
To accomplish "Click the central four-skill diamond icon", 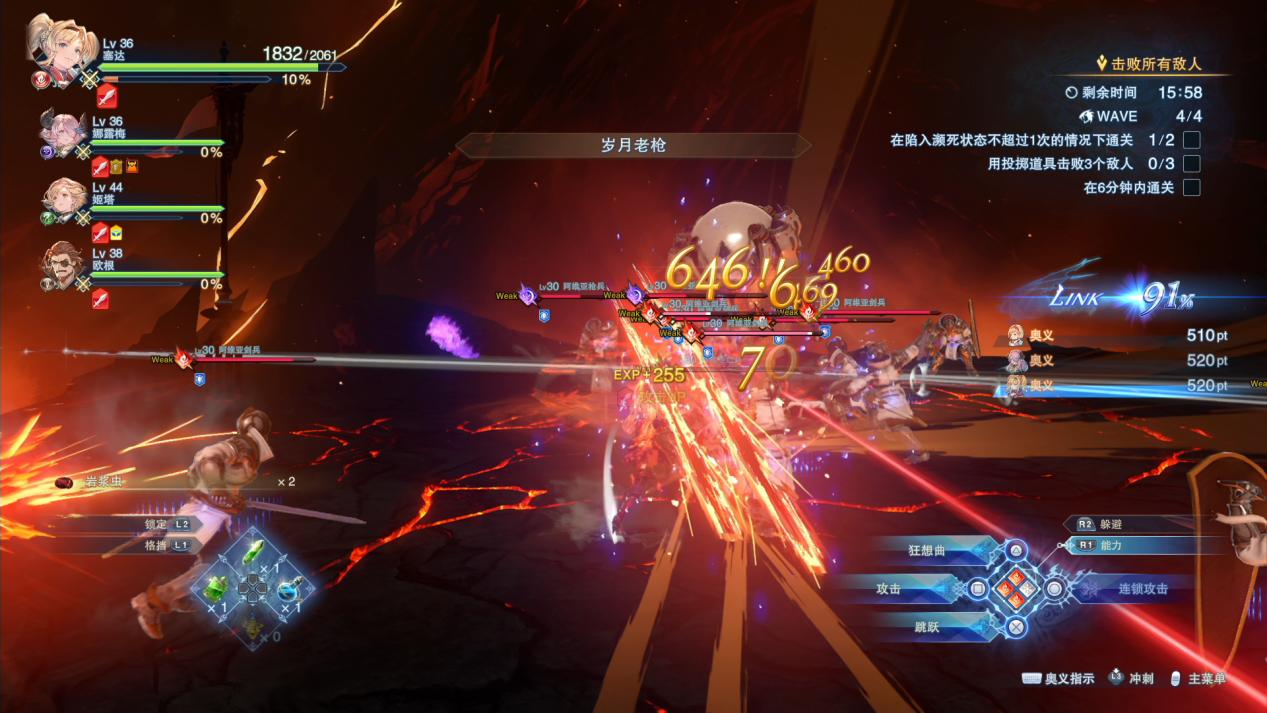I will (x=1015, y=589).
